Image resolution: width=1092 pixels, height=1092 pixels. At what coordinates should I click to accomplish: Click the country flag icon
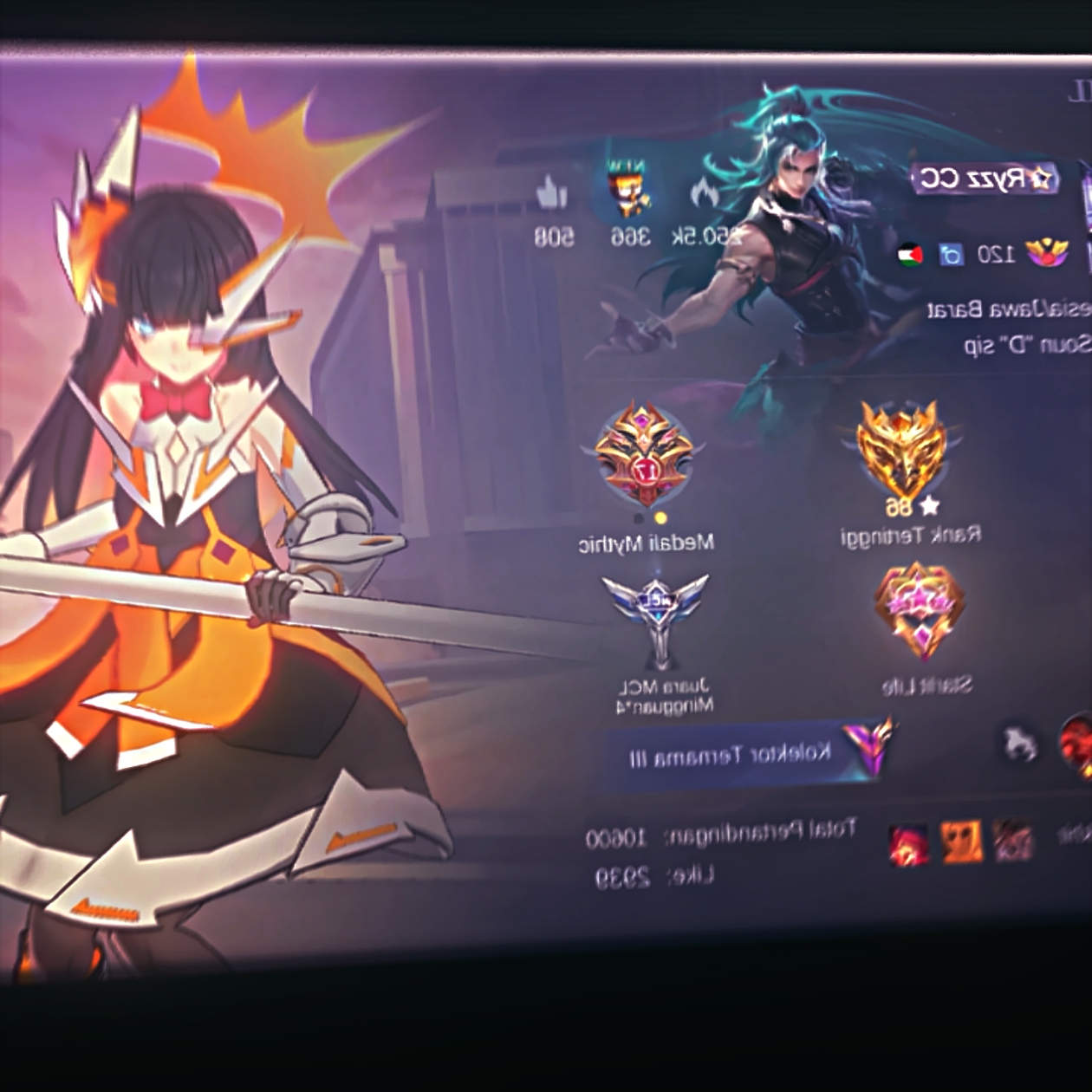point(910,256)
